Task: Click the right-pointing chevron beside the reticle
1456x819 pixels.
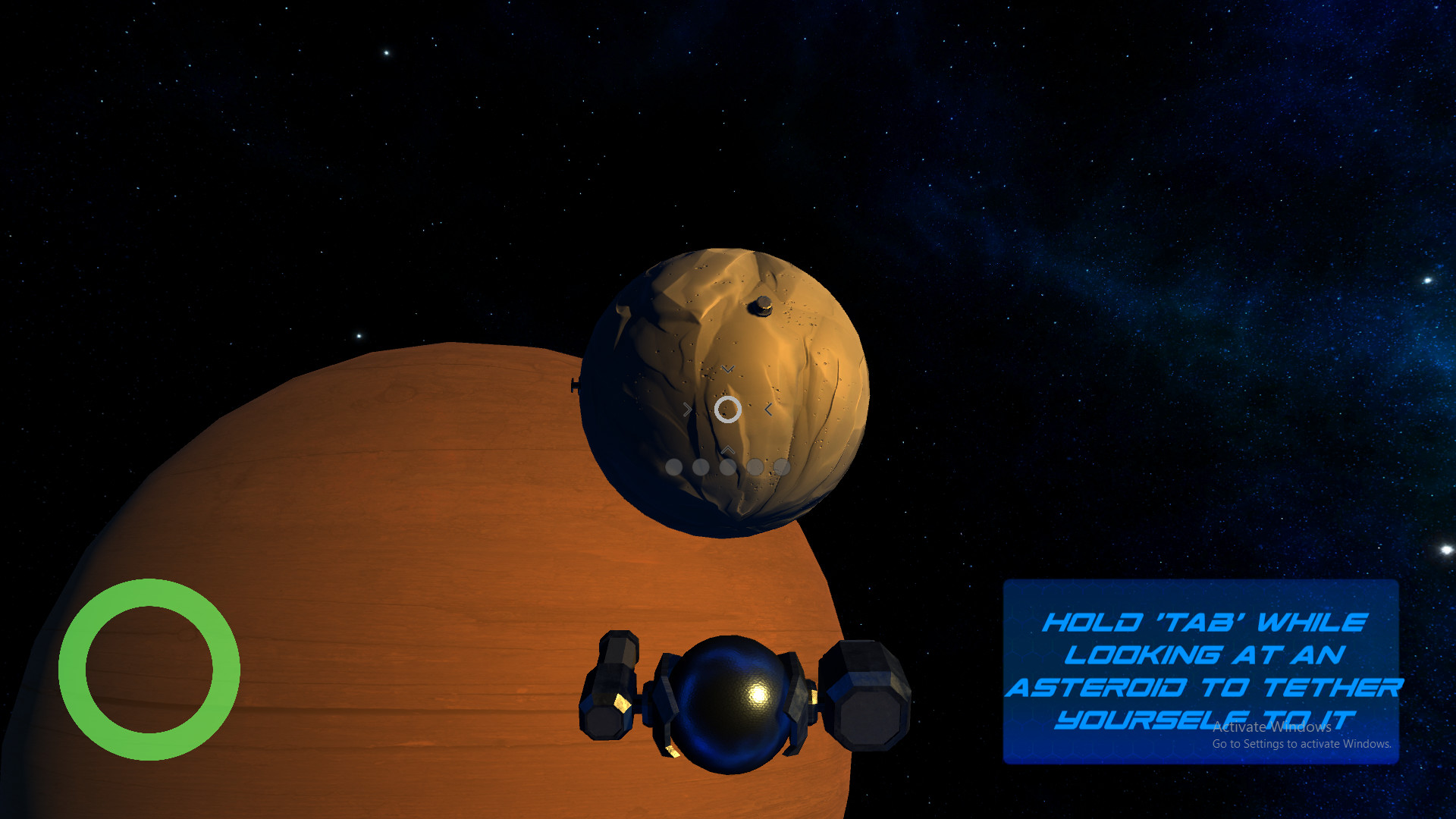Action: click(687, 409)
